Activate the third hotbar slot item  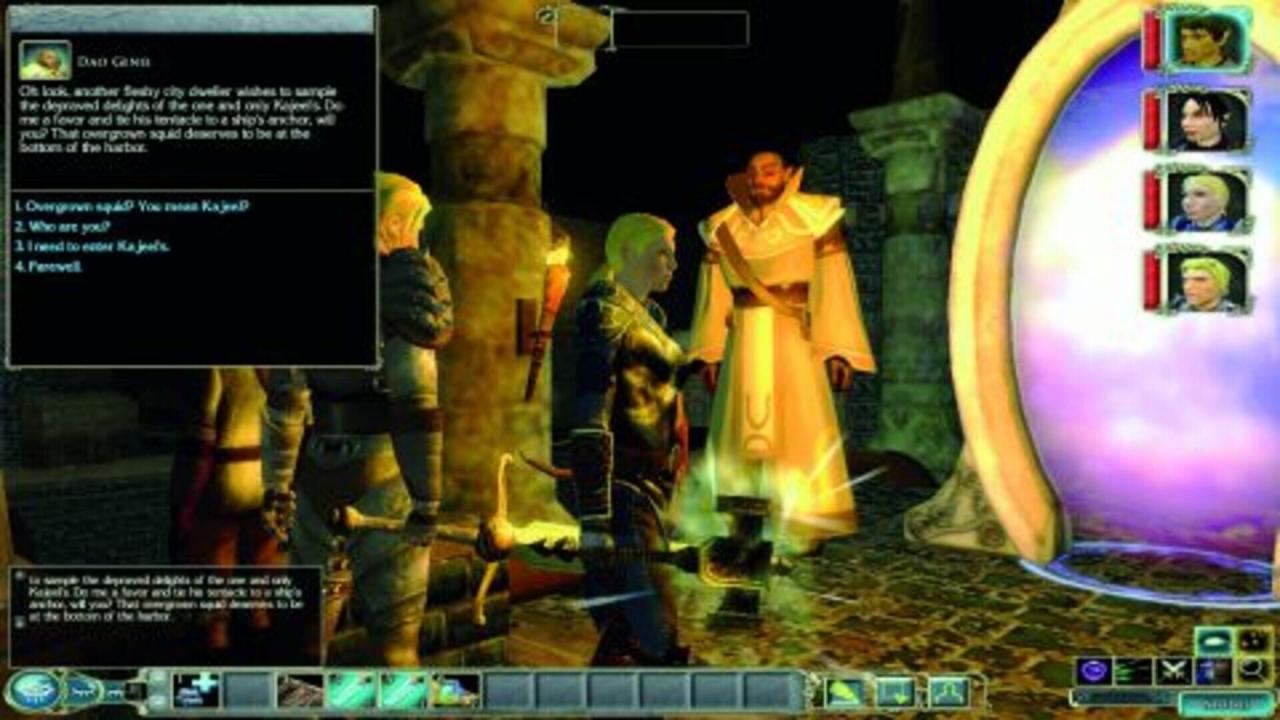(x=299, y=690)
